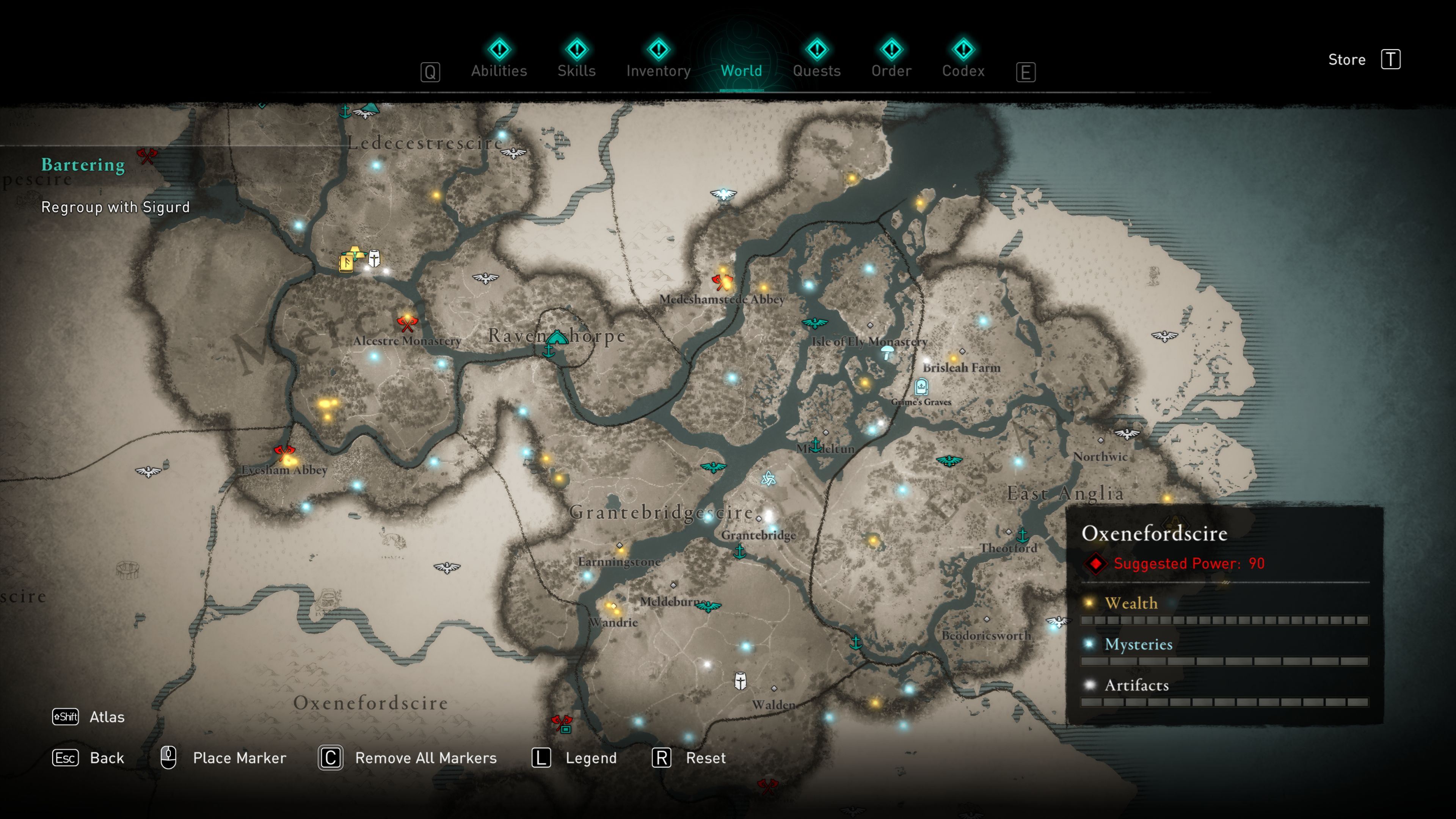
Task: Select the Evesham Abbey raid marker
Action: tap(284, 453)
